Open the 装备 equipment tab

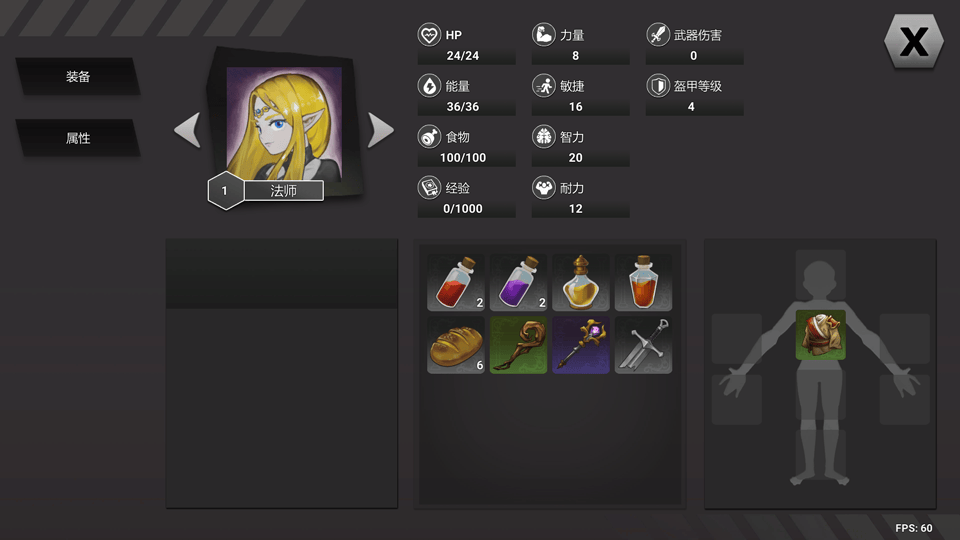click(x=78, y=77)
